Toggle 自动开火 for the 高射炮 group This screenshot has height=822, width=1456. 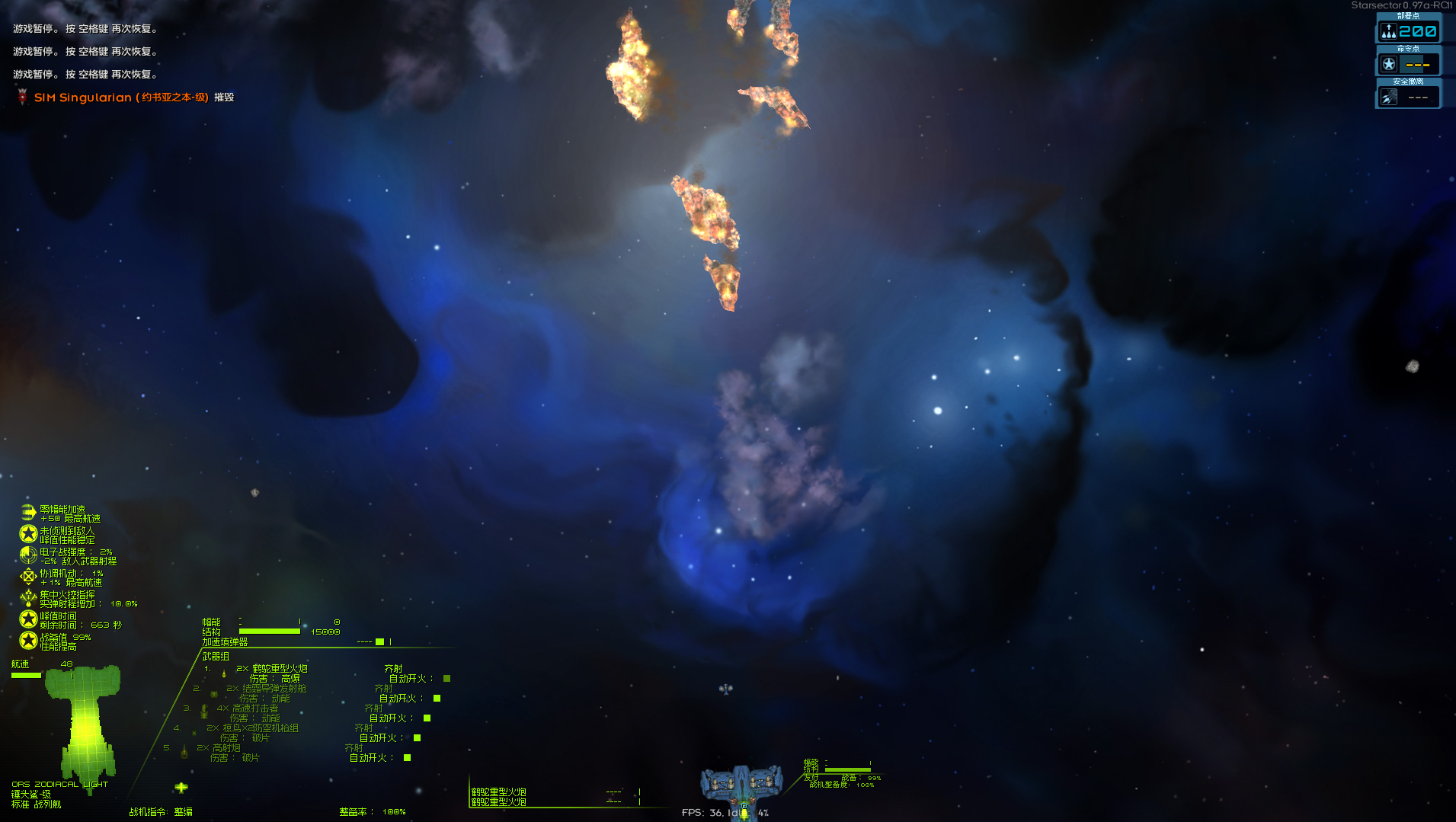pos(407,758)
